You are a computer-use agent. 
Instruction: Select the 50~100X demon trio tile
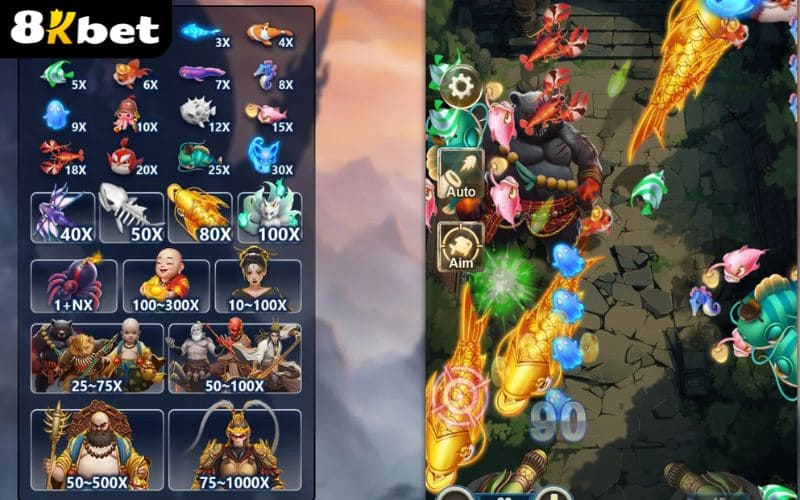[x=235, y=357]
